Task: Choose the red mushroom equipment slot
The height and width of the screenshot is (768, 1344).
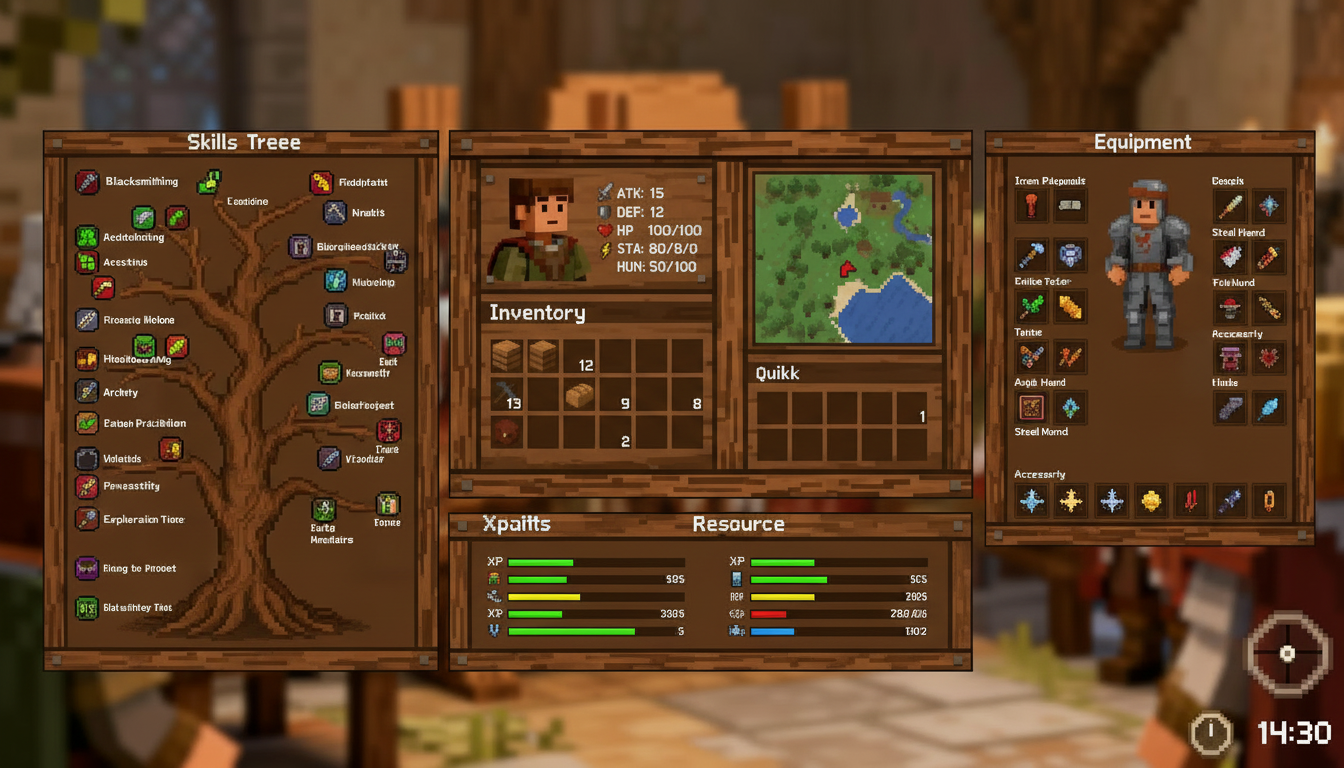Action: (x=1231, y=307)
